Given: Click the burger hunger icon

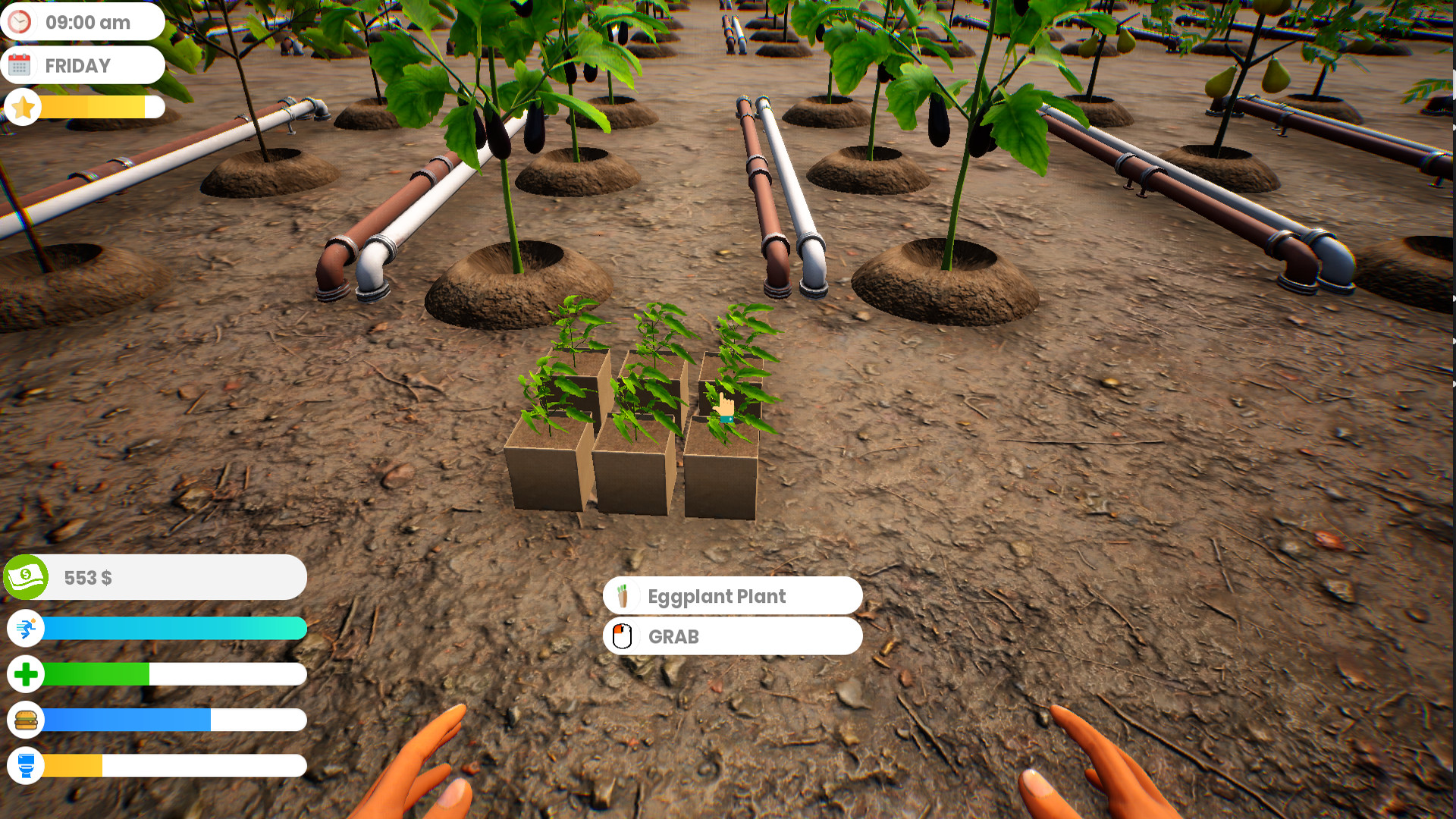Looking at the screenshot, I should pyautogui.click(x=26, y=720).
